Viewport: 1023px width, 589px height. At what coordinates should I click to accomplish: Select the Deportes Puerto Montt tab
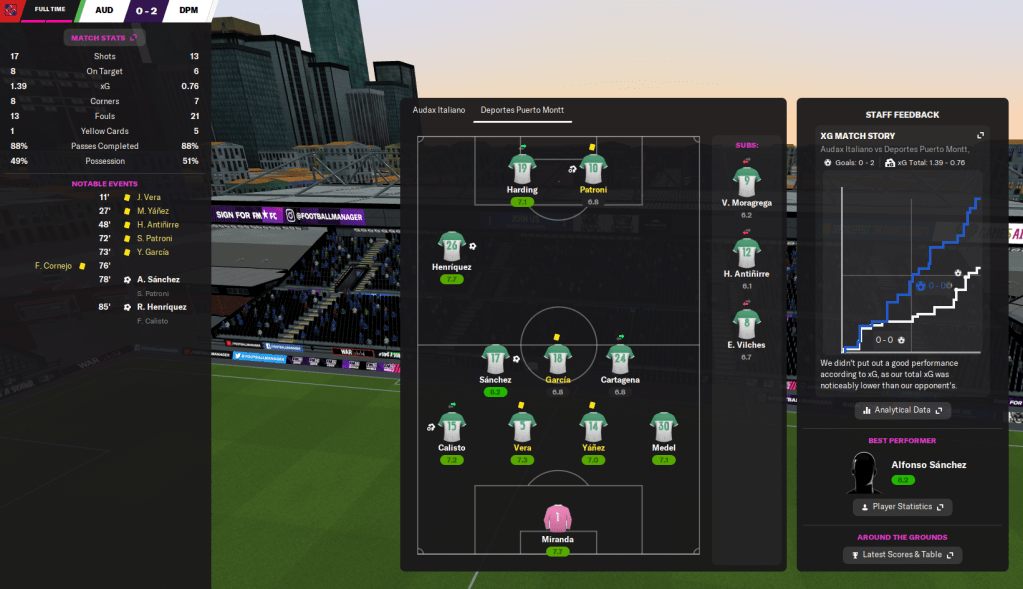pos(525,110)
